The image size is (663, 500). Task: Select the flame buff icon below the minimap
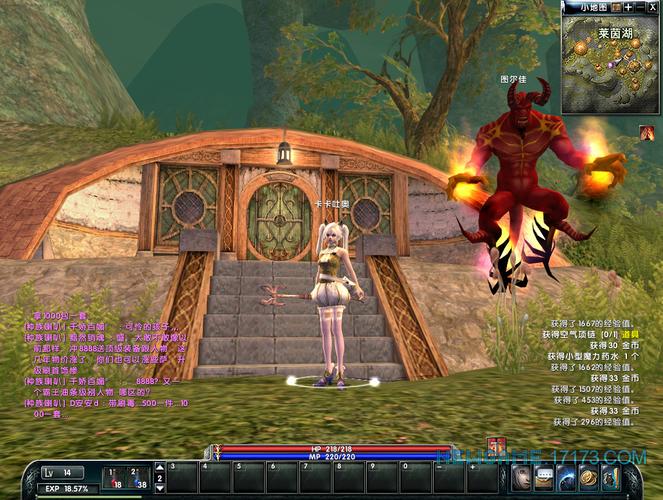click(x=645, y=131)
